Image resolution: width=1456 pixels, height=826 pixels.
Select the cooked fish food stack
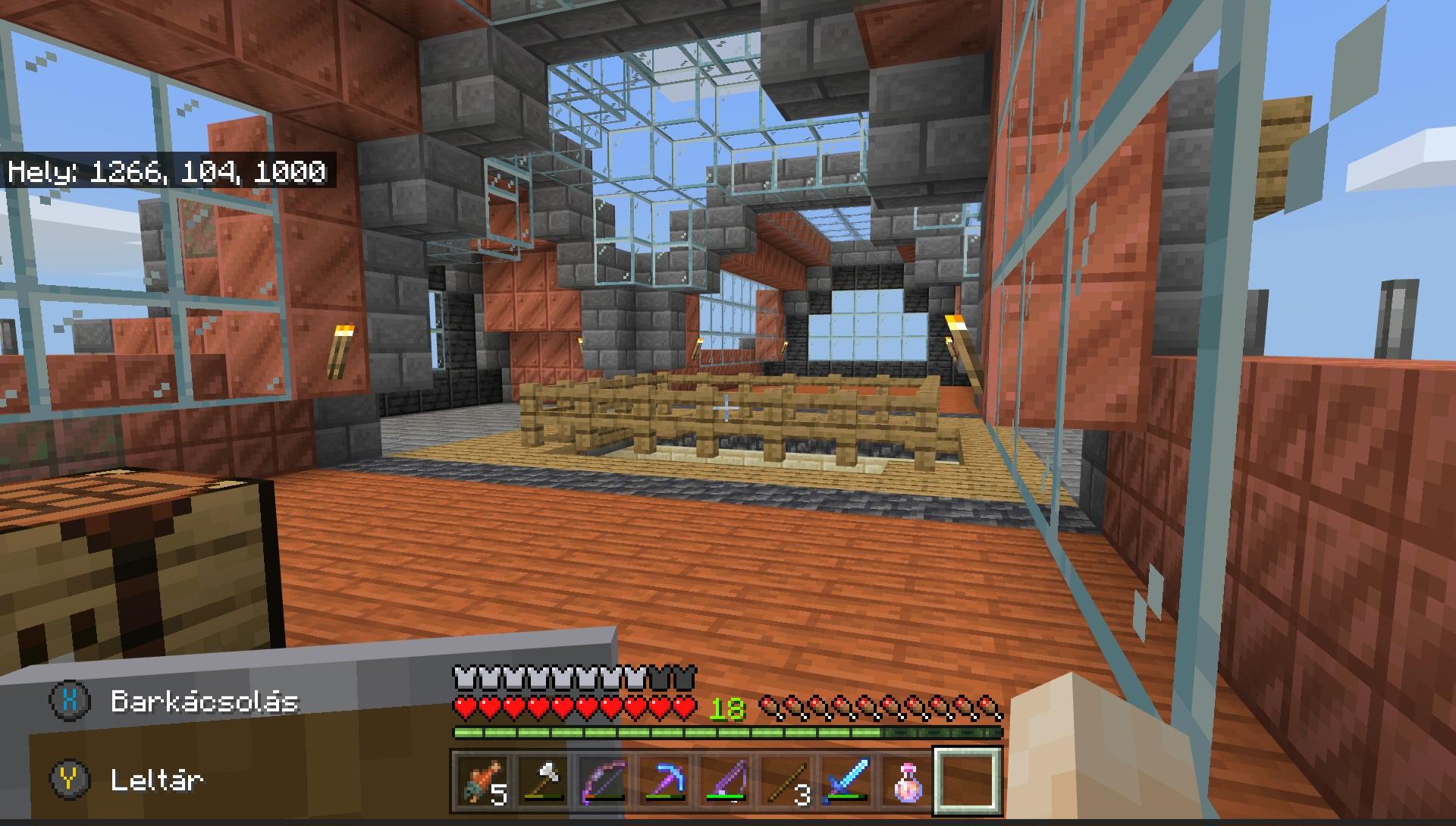[482, 781]
